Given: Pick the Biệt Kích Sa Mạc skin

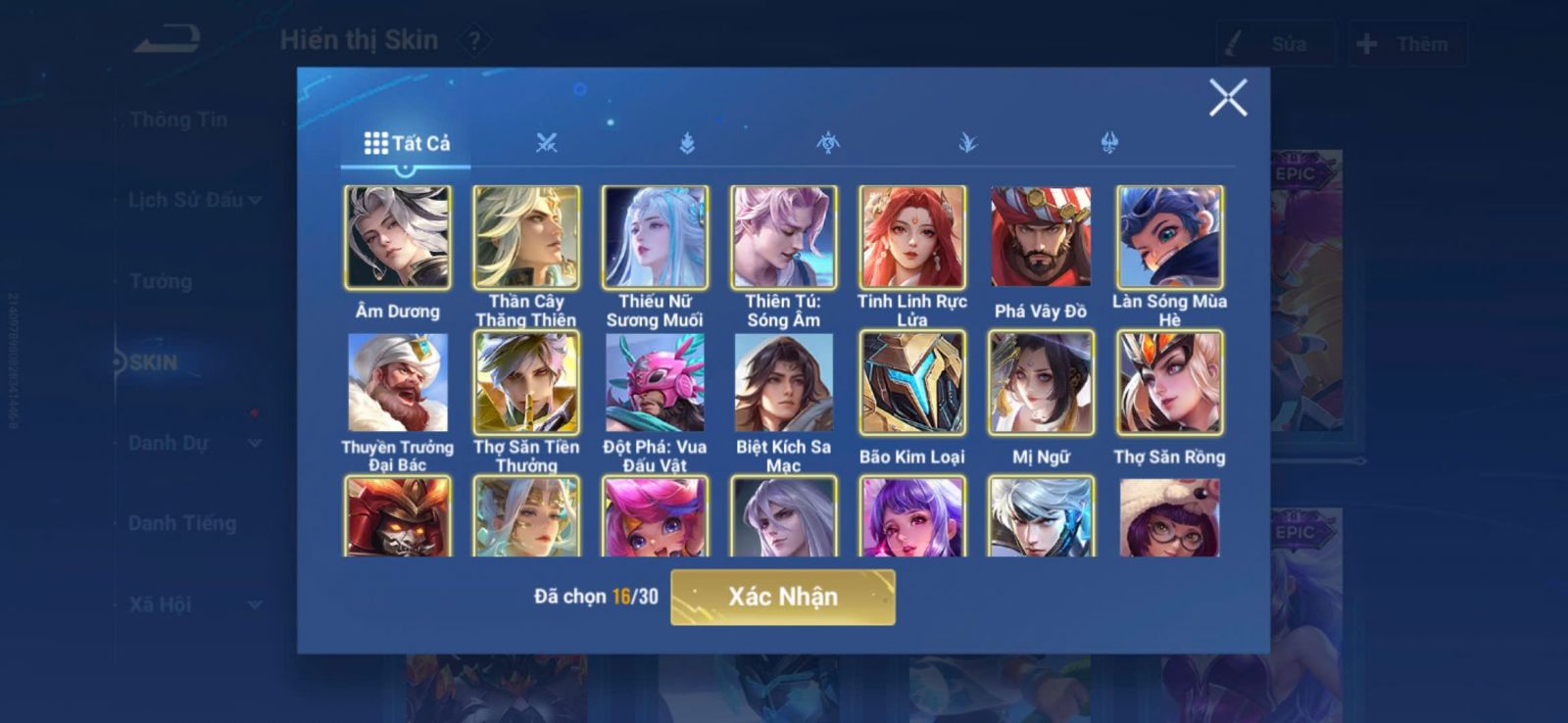Looking at the screenshot, I should click(x=783, y=383).
